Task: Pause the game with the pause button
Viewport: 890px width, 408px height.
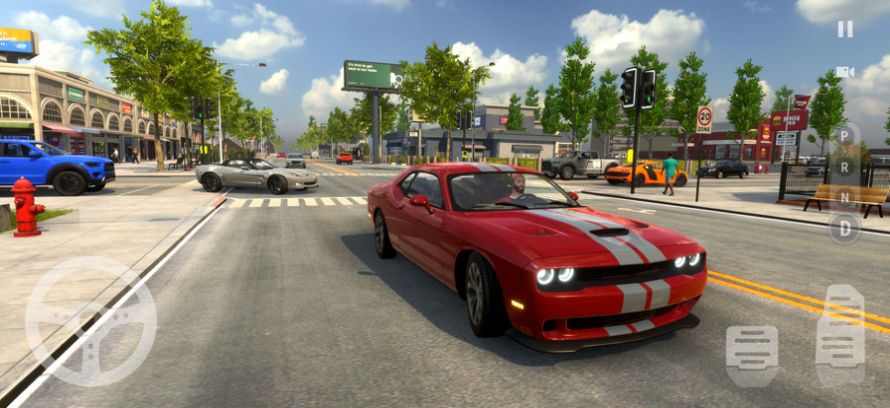Action: coord(845,29)
